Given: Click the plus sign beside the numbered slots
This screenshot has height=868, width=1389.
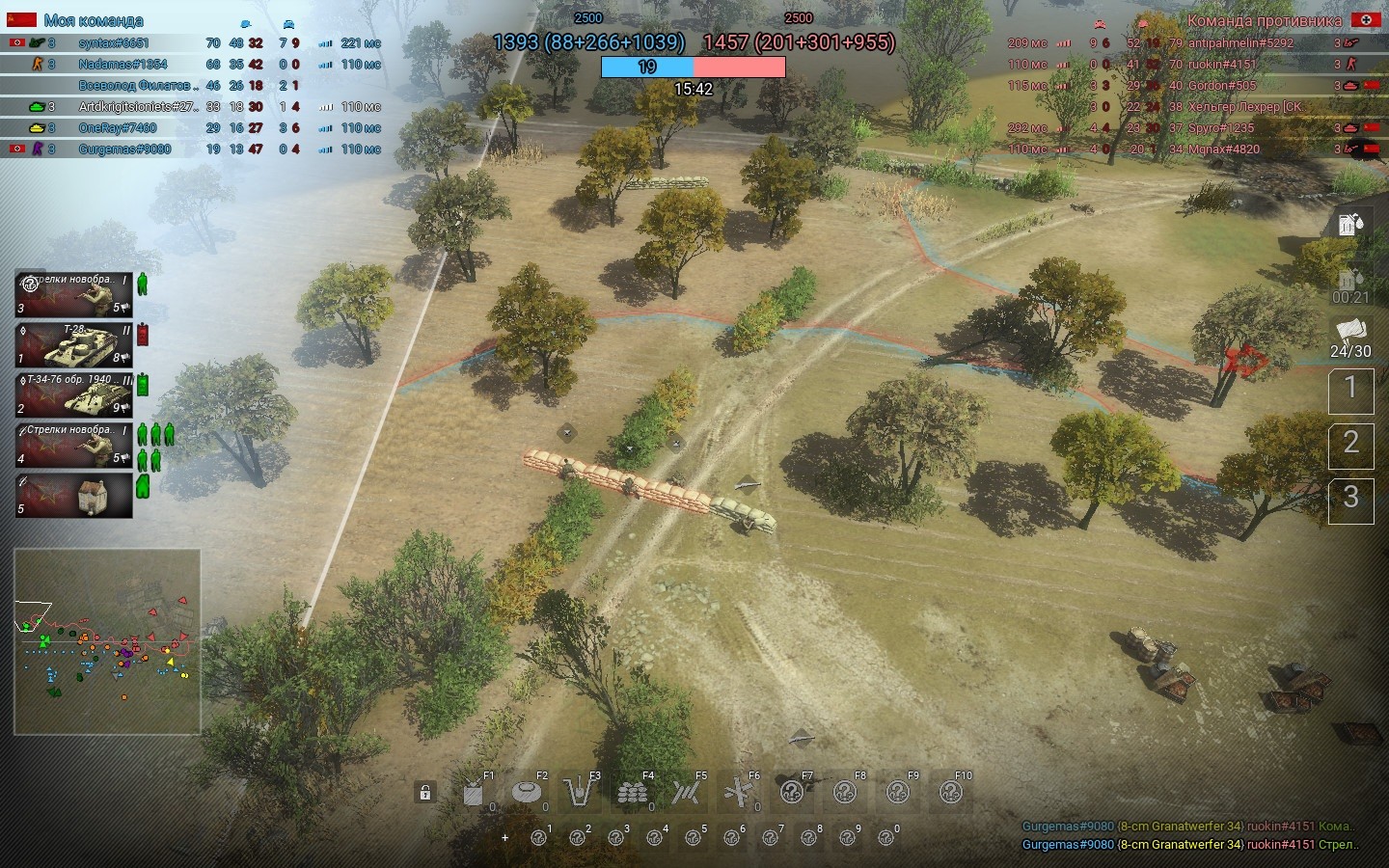Looking at the screenshot, I should pos(504,837).
